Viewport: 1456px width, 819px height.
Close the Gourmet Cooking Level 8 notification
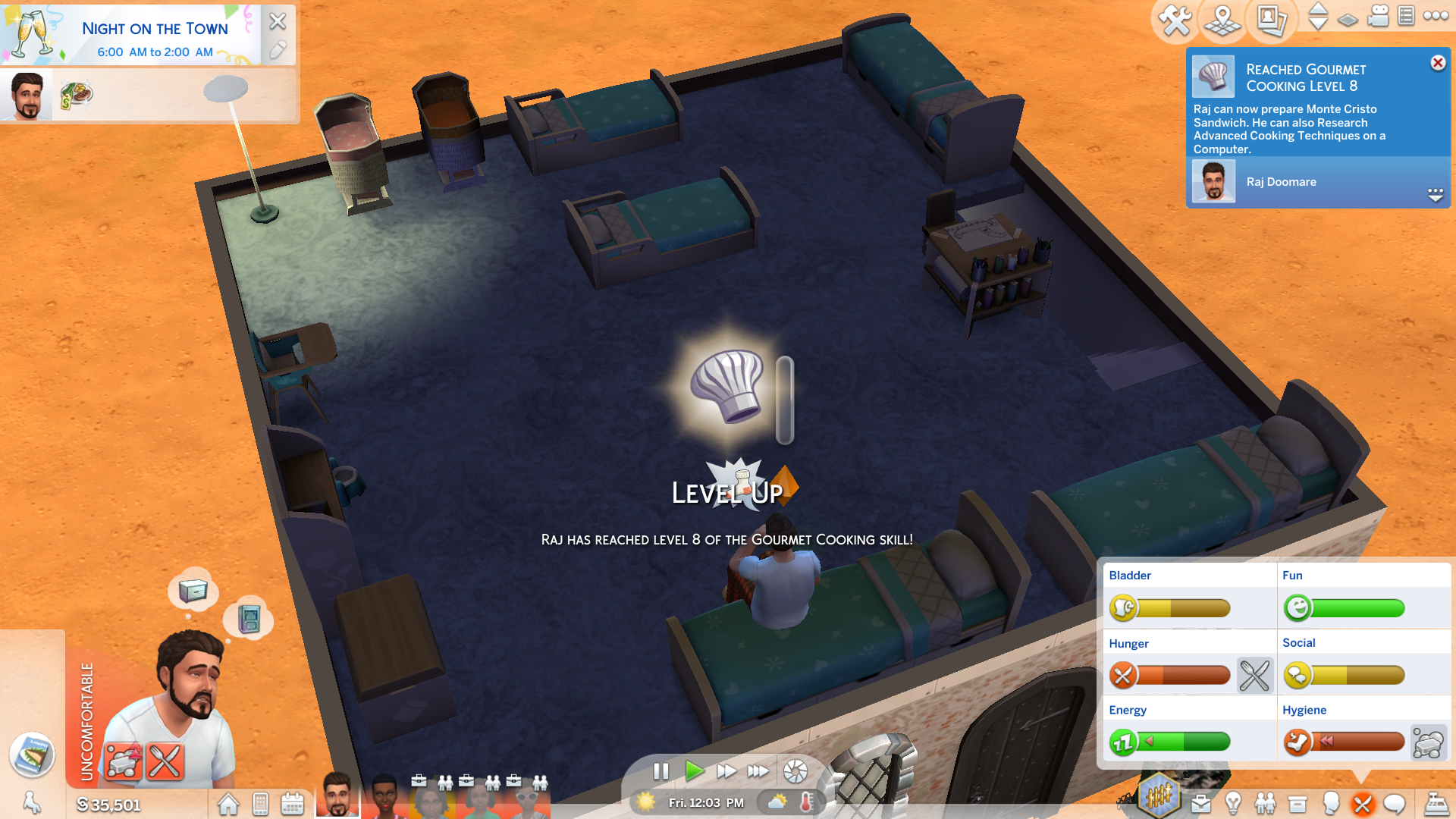(1438, 63)
